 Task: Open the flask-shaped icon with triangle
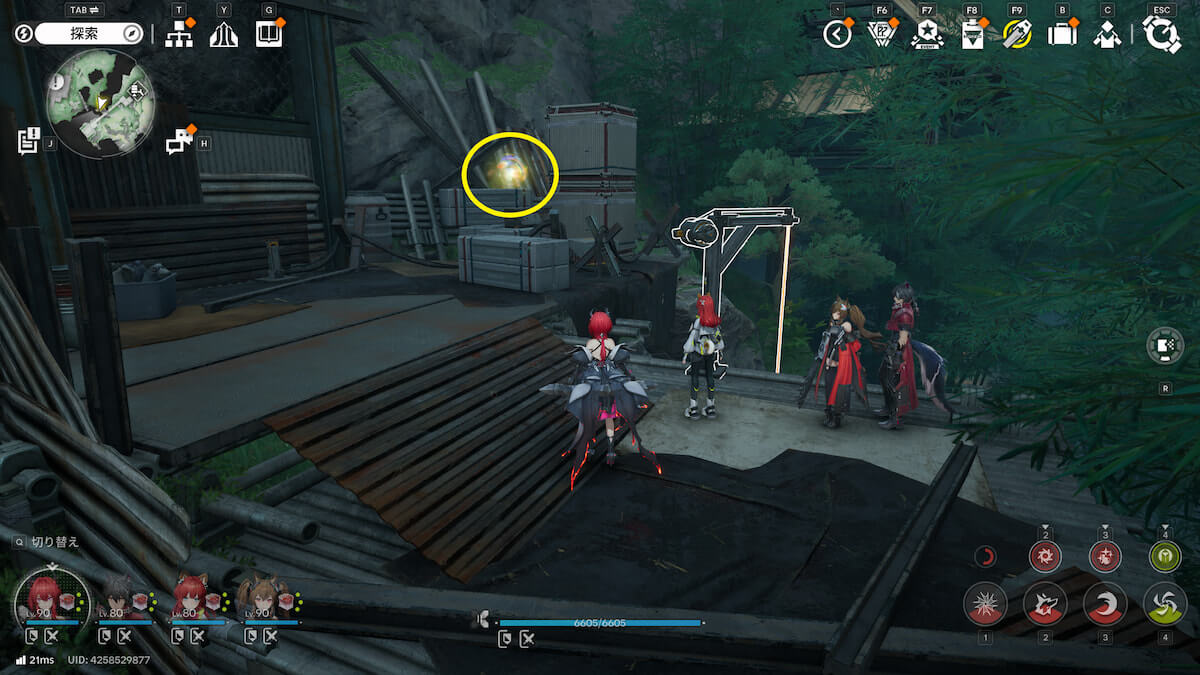(972, 34)
